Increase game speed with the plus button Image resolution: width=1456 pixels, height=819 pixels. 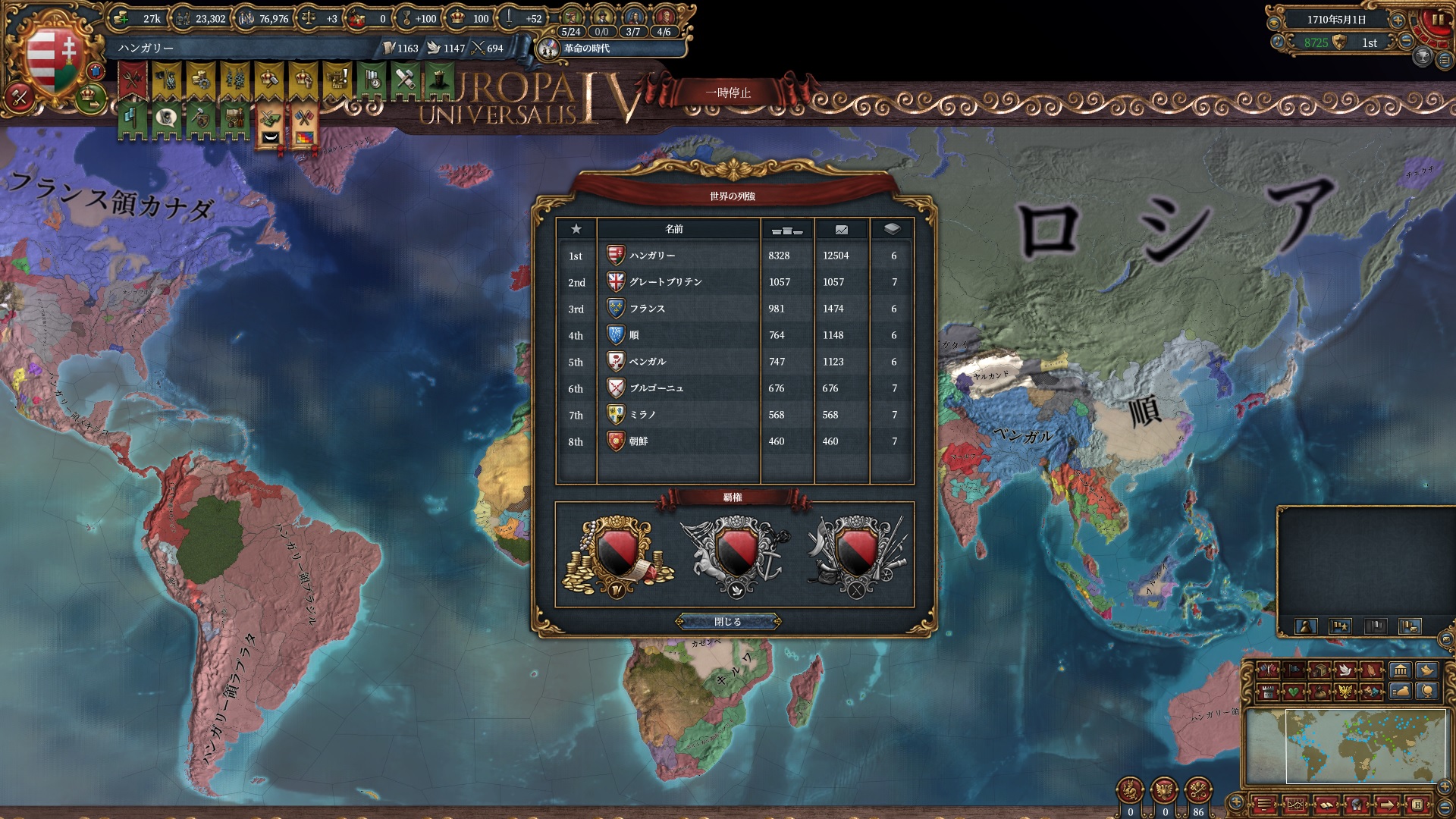[x=1398, y=20]
